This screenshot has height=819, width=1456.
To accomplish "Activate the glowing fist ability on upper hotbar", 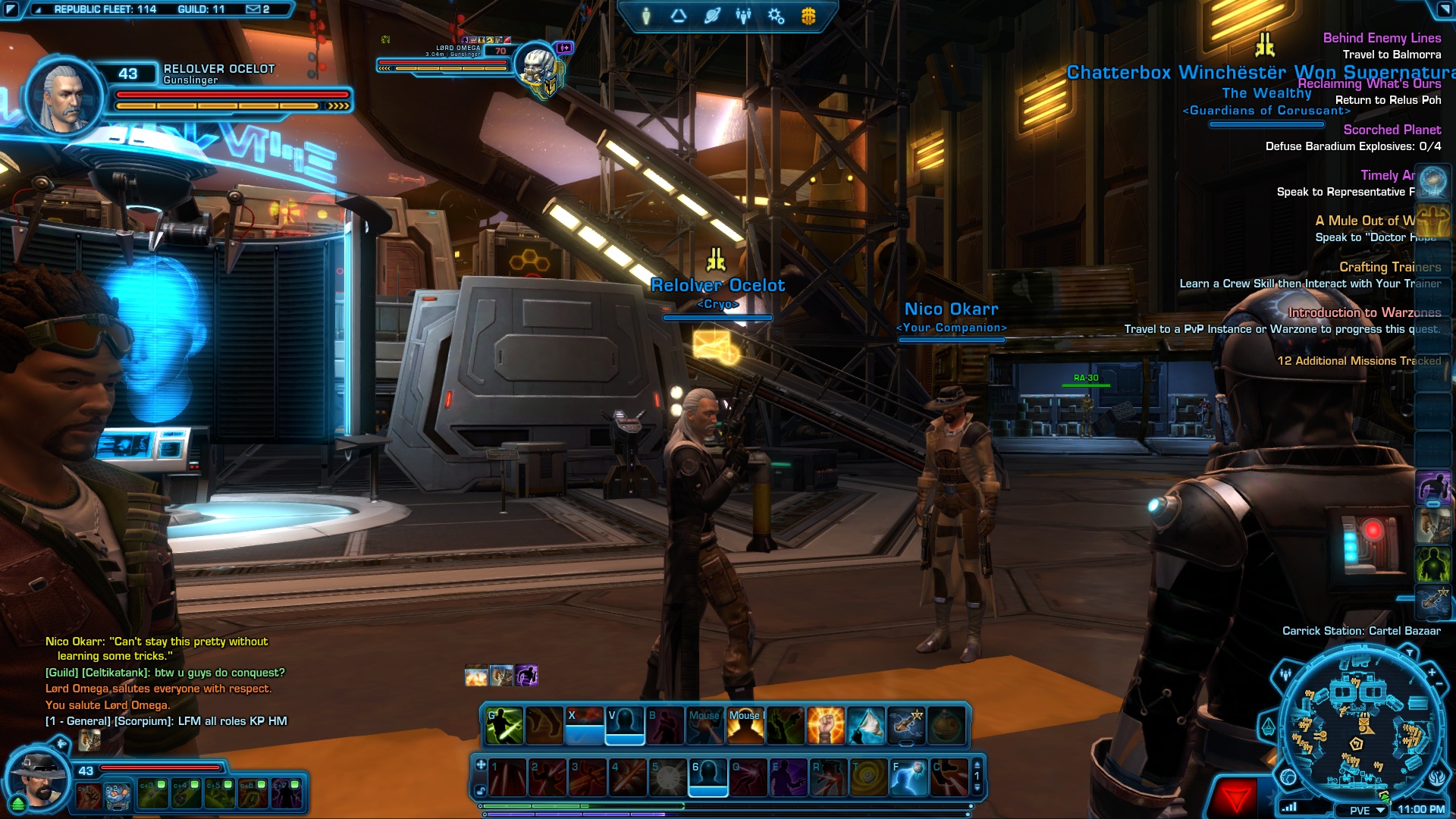I will (825, 726).
